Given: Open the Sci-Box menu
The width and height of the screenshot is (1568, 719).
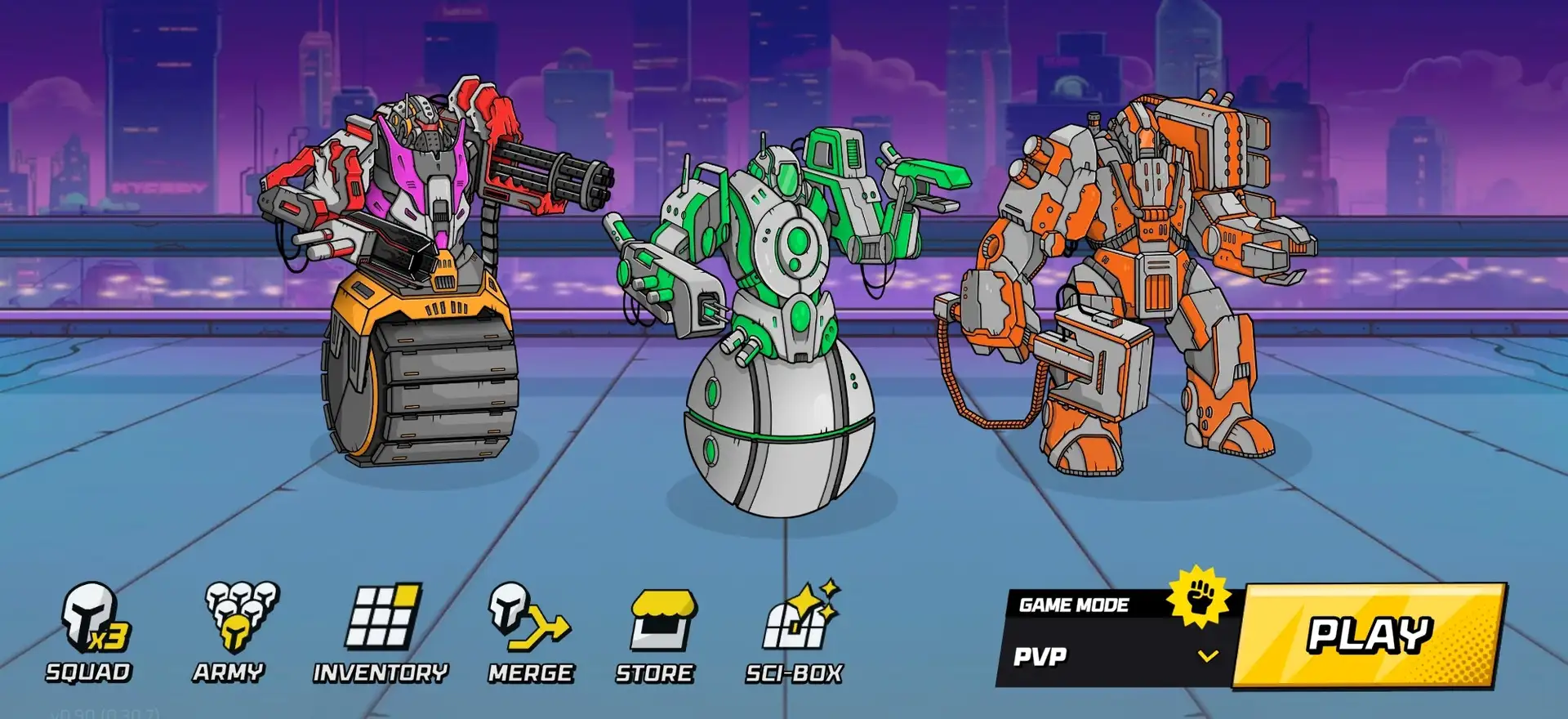Looking at the screenshot, I should pos(795,631).
